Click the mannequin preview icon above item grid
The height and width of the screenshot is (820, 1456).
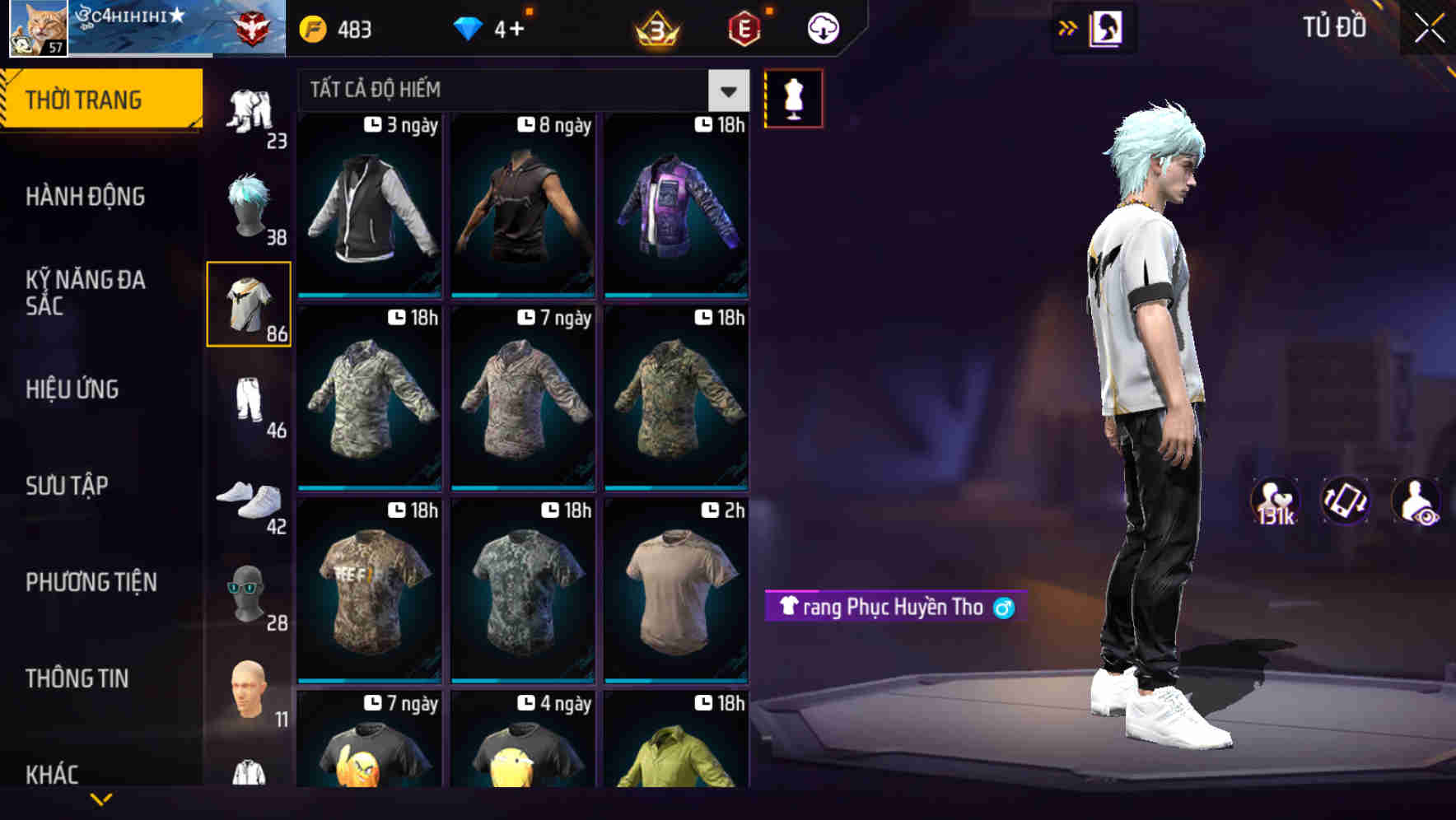click(x=793, y=97)
